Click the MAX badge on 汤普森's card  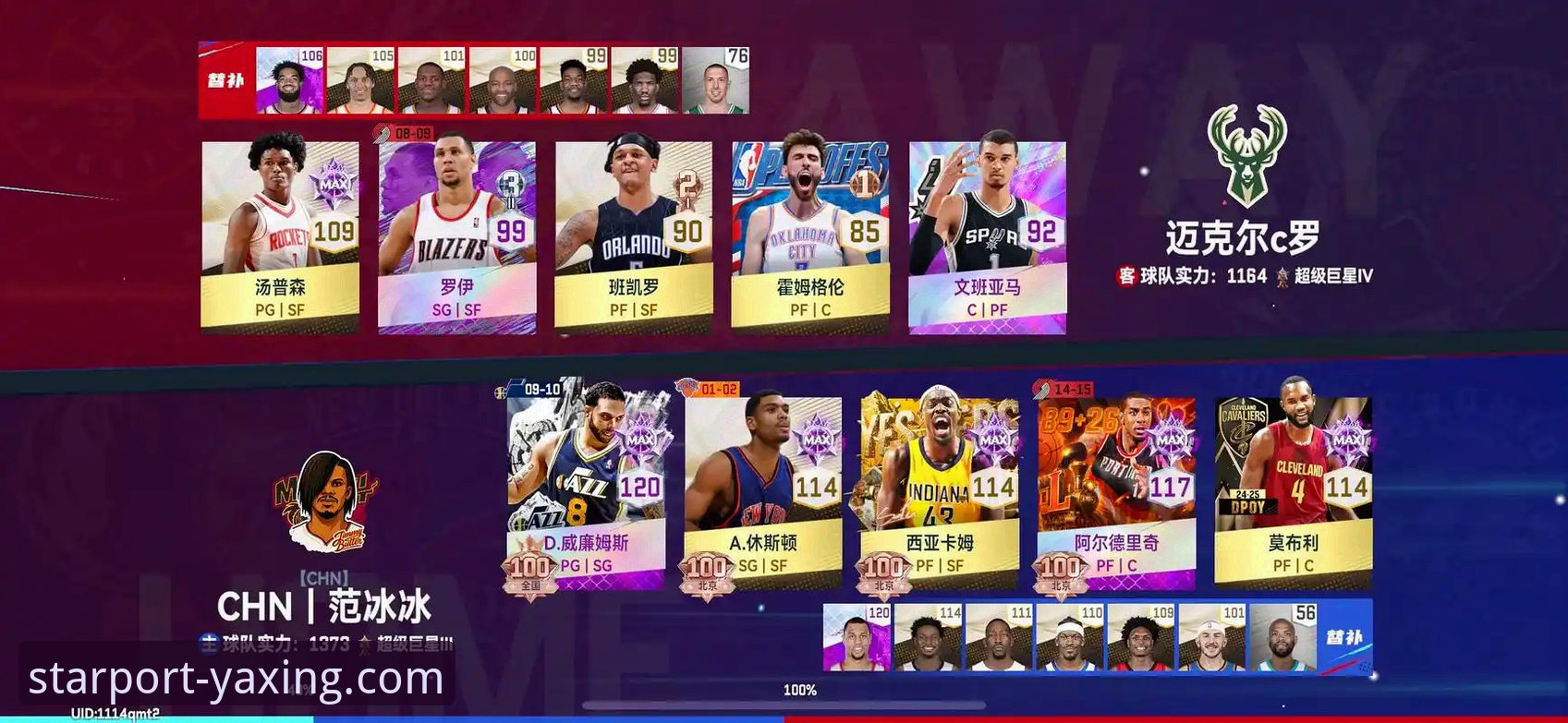[x=334, y=184]
